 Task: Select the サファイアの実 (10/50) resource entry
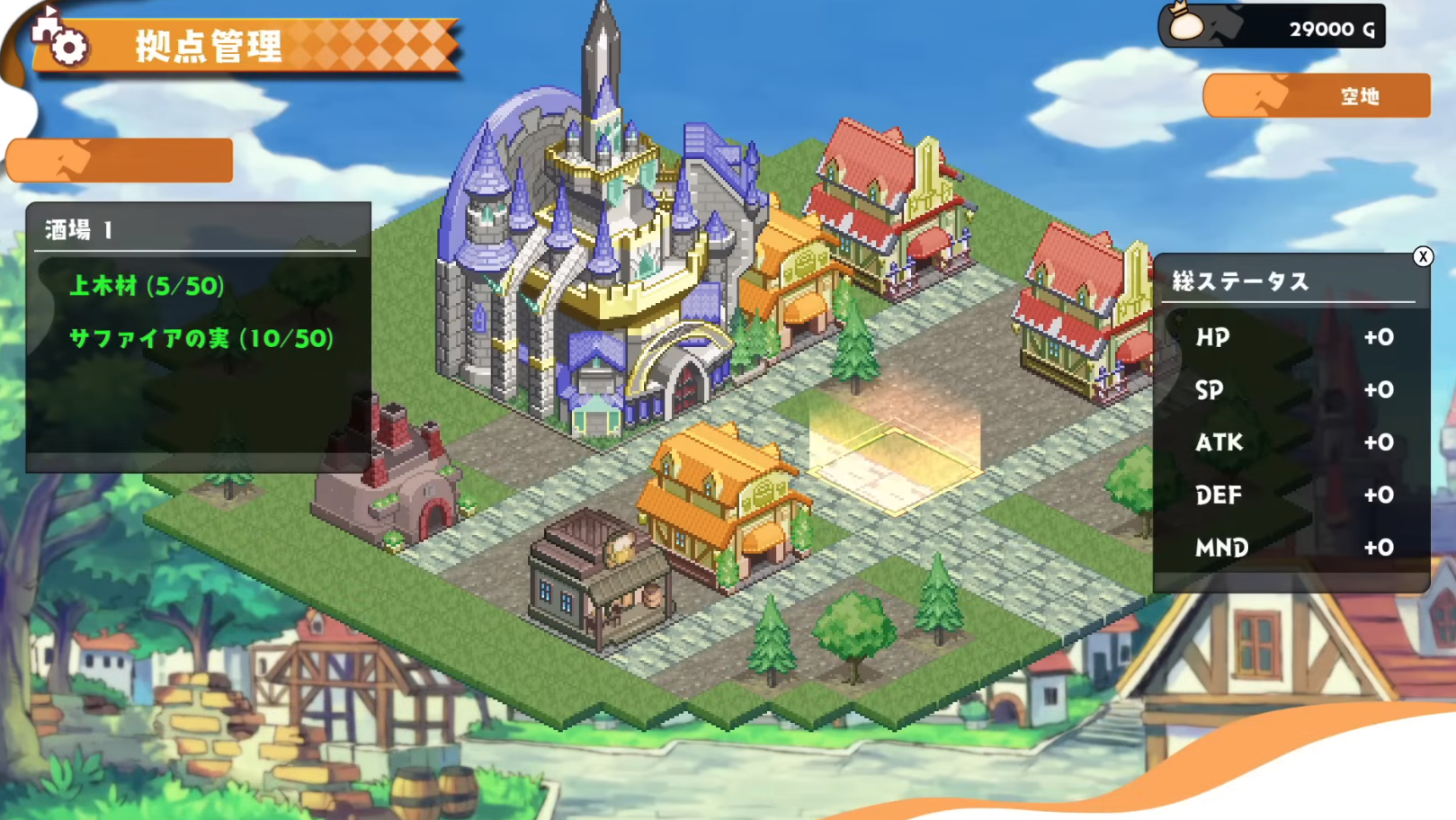[201, 340]
